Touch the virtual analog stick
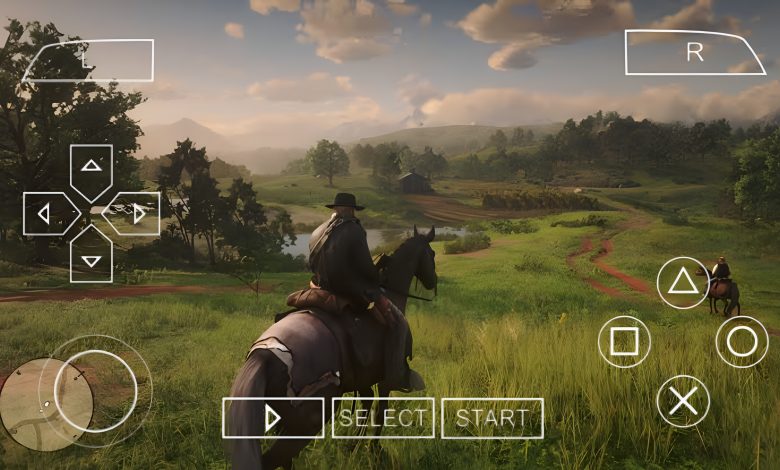 point(96,391)
